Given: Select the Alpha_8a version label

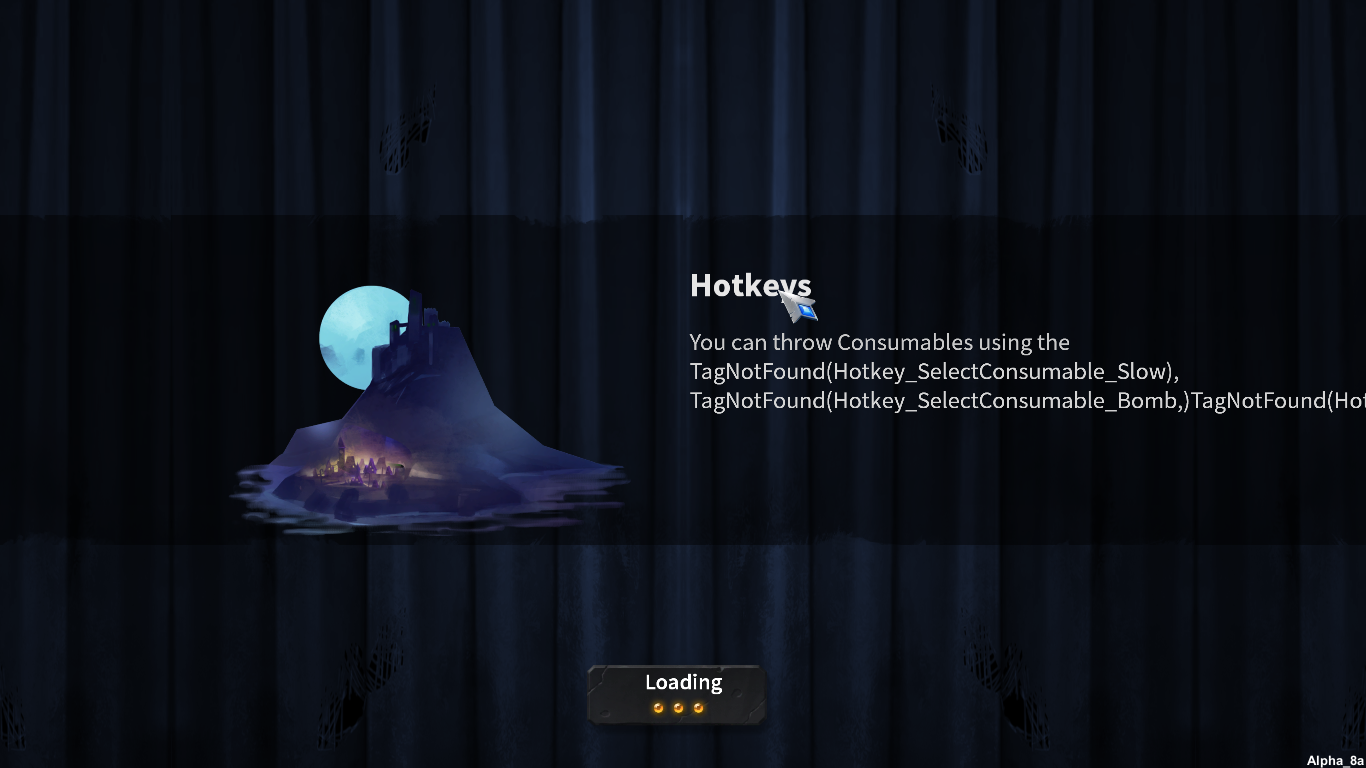Looking at the screenshot, I should 1333,758.
